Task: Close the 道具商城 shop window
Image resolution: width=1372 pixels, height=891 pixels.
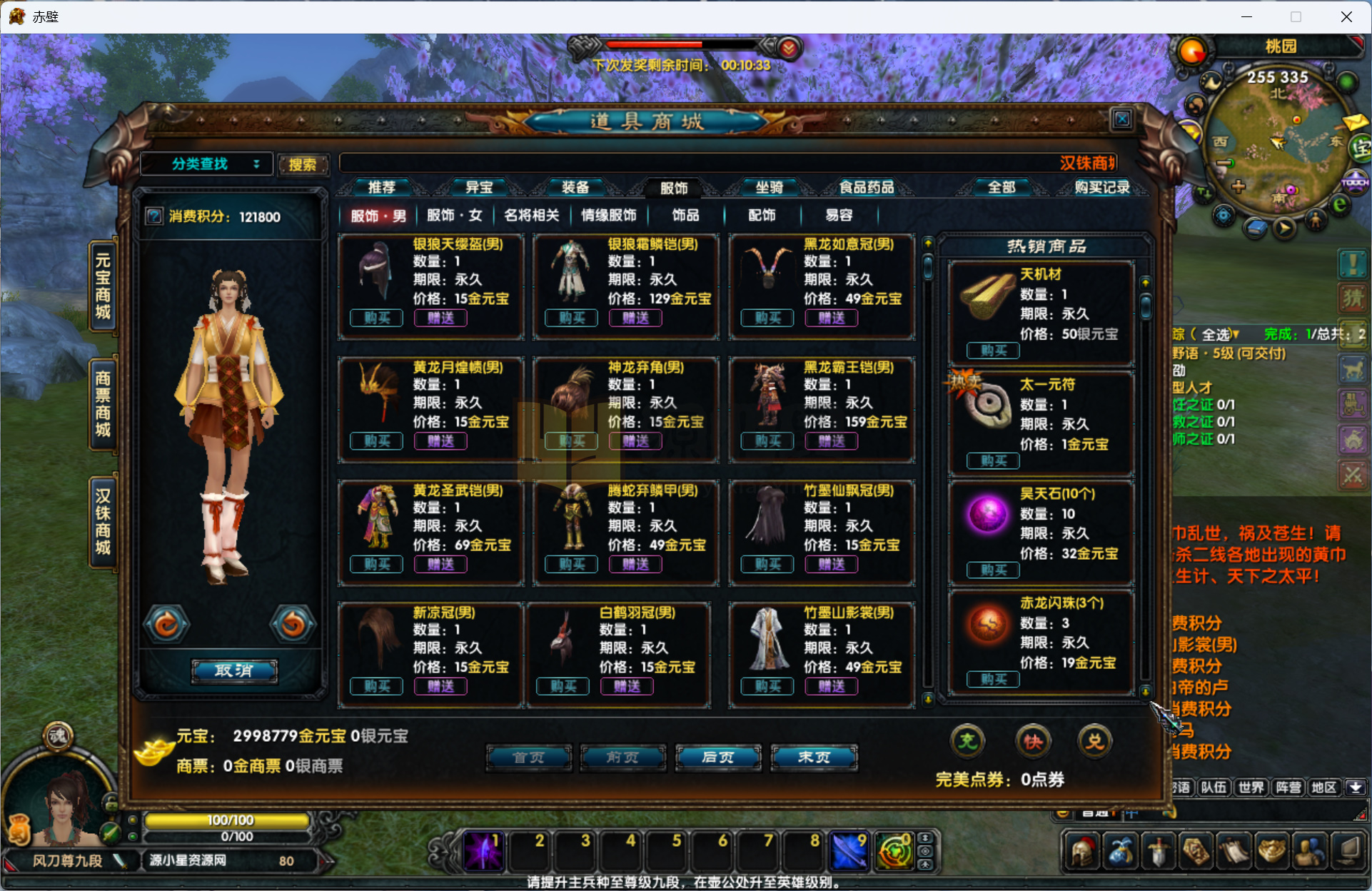Action: tap(1121, 119)
